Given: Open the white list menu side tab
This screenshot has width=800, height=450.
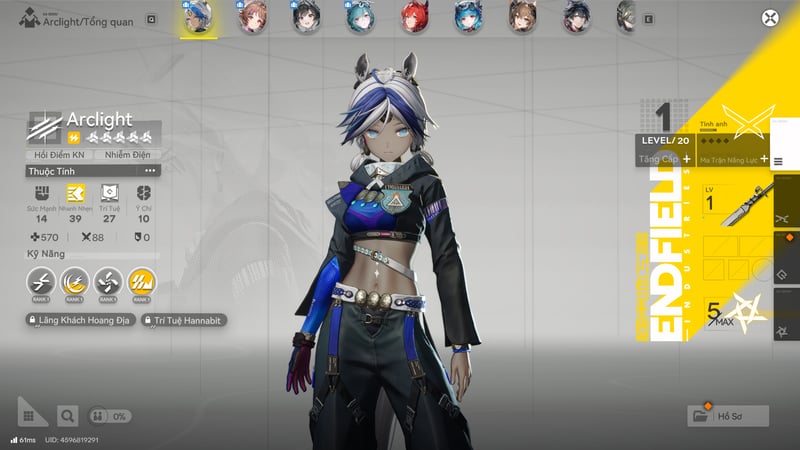Looking at the screenshot, I should click(779, 158).
